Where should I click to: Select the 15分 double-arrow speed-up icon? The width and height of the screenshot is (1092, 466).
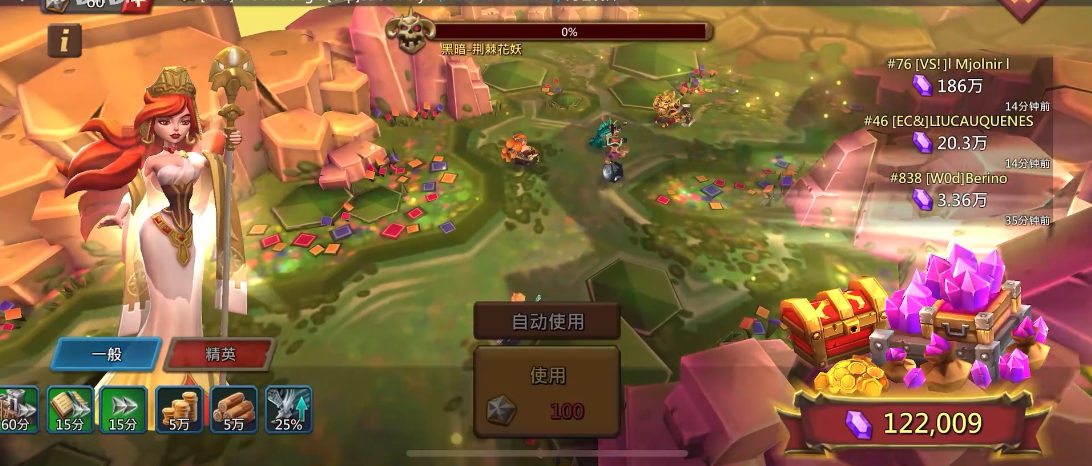click(x=123, y=410)
